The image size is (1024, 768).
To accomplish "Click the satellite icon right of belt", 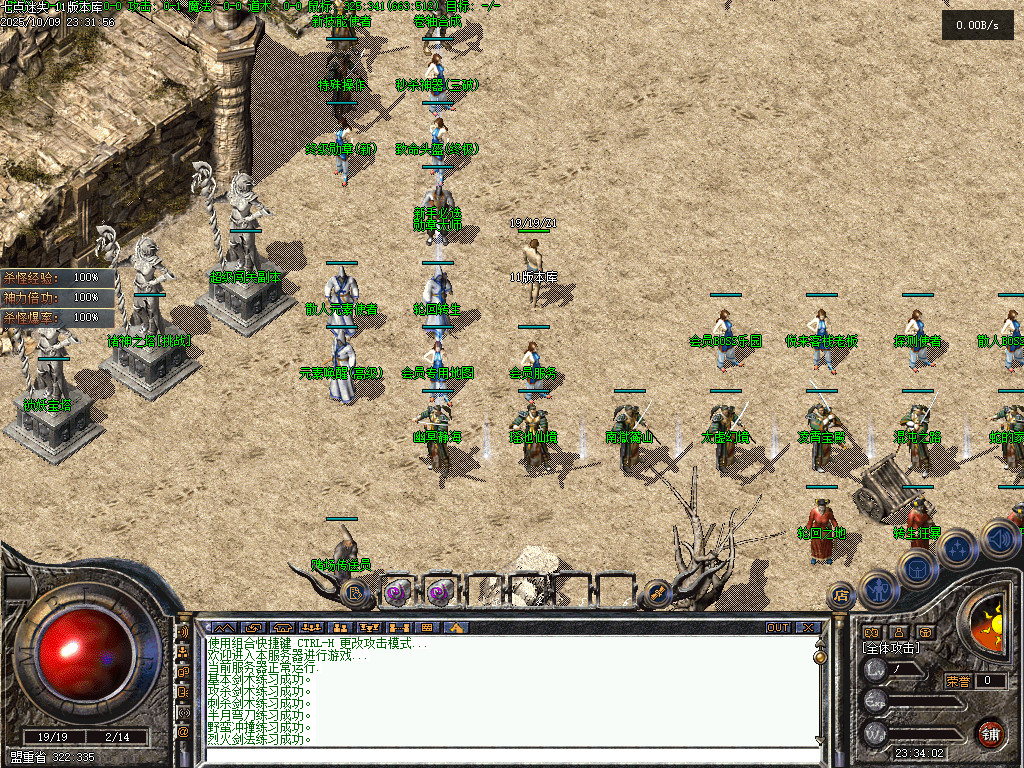I will point(657,592).
